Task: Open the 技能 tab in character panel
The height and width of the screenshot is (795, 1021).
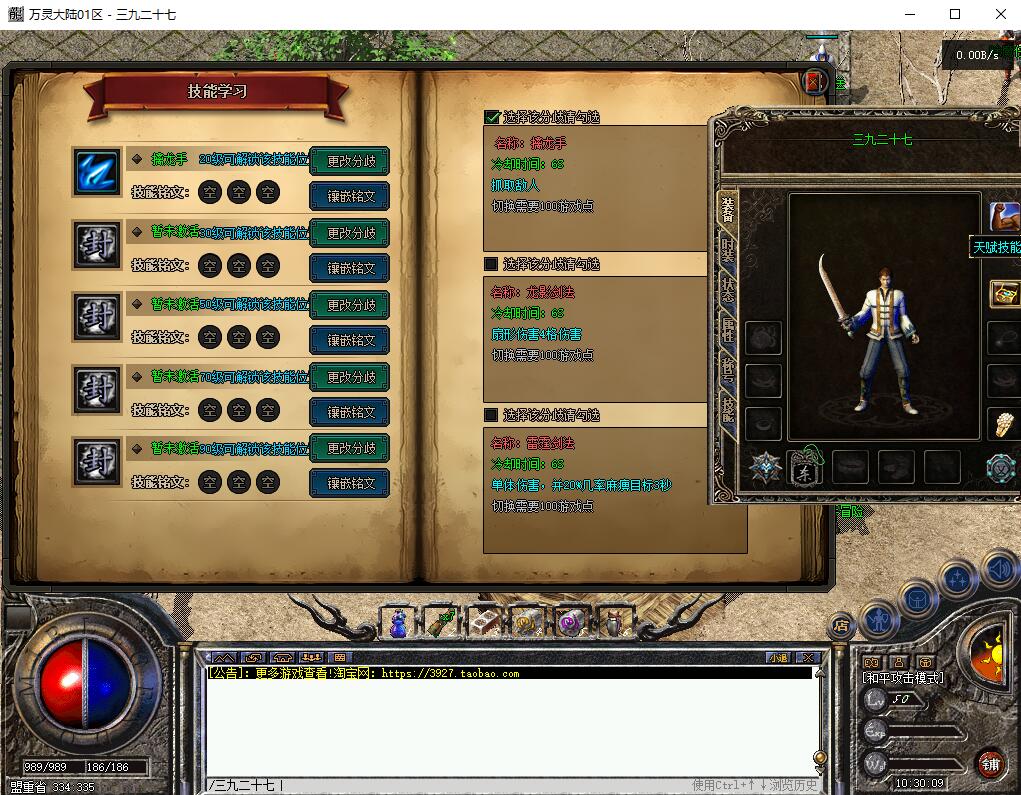Action: pos(728,410)
